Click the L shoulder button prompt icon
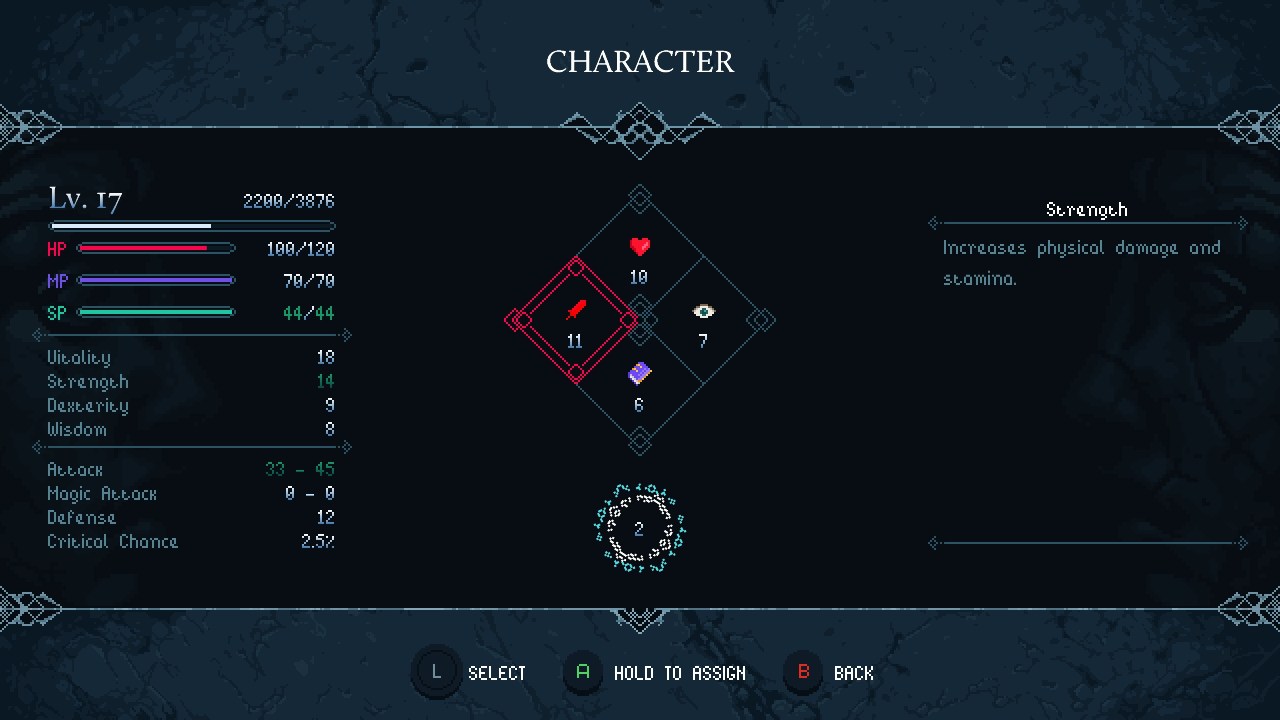The height and width of the screenshot is (720, 1280). (x=436, y=672)
